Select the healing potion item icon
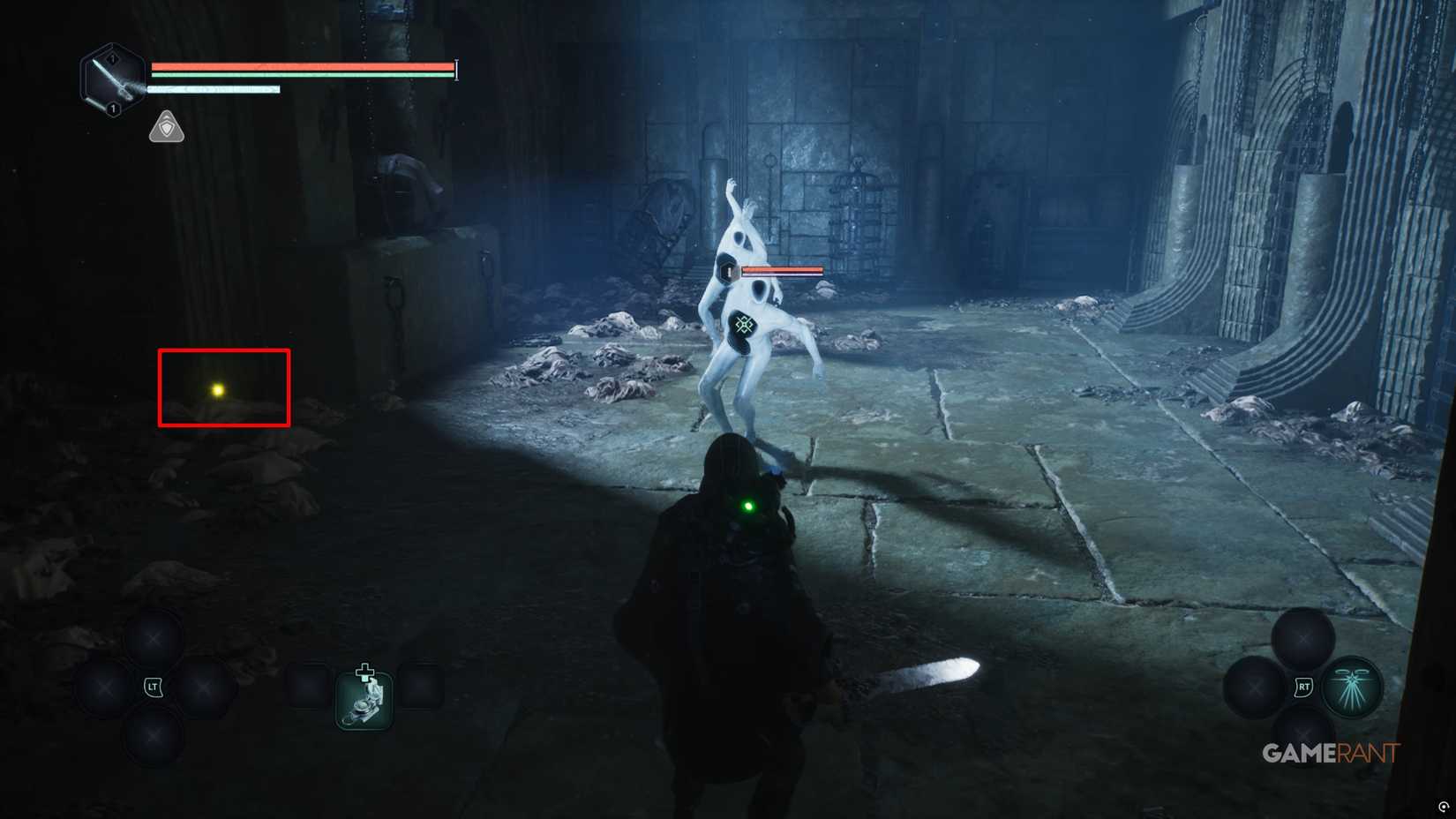This screenshot has width=1456, height=819. [364, 699]
